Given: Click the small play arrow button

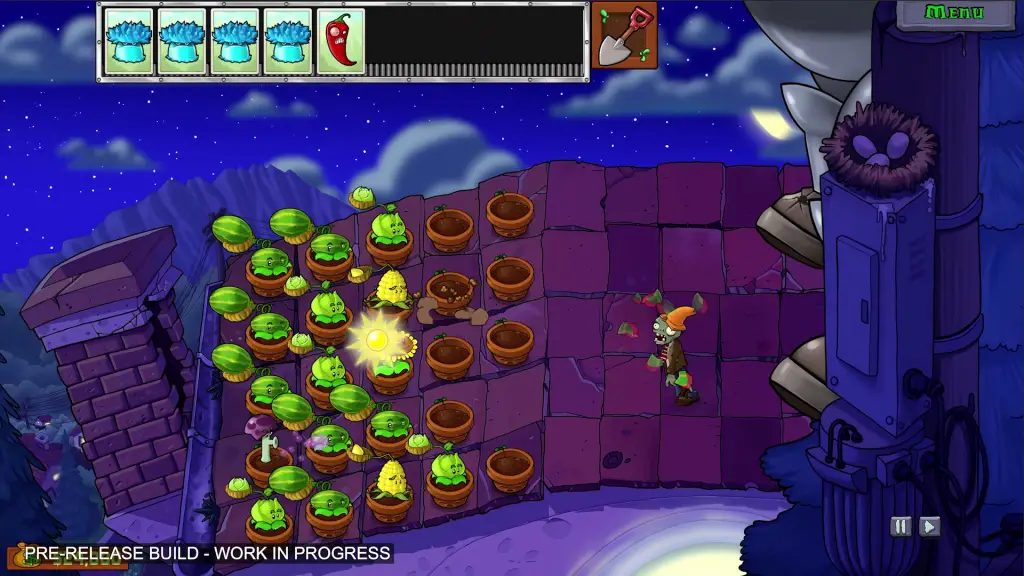Looking at the screenshot, I should pos(929,526).
